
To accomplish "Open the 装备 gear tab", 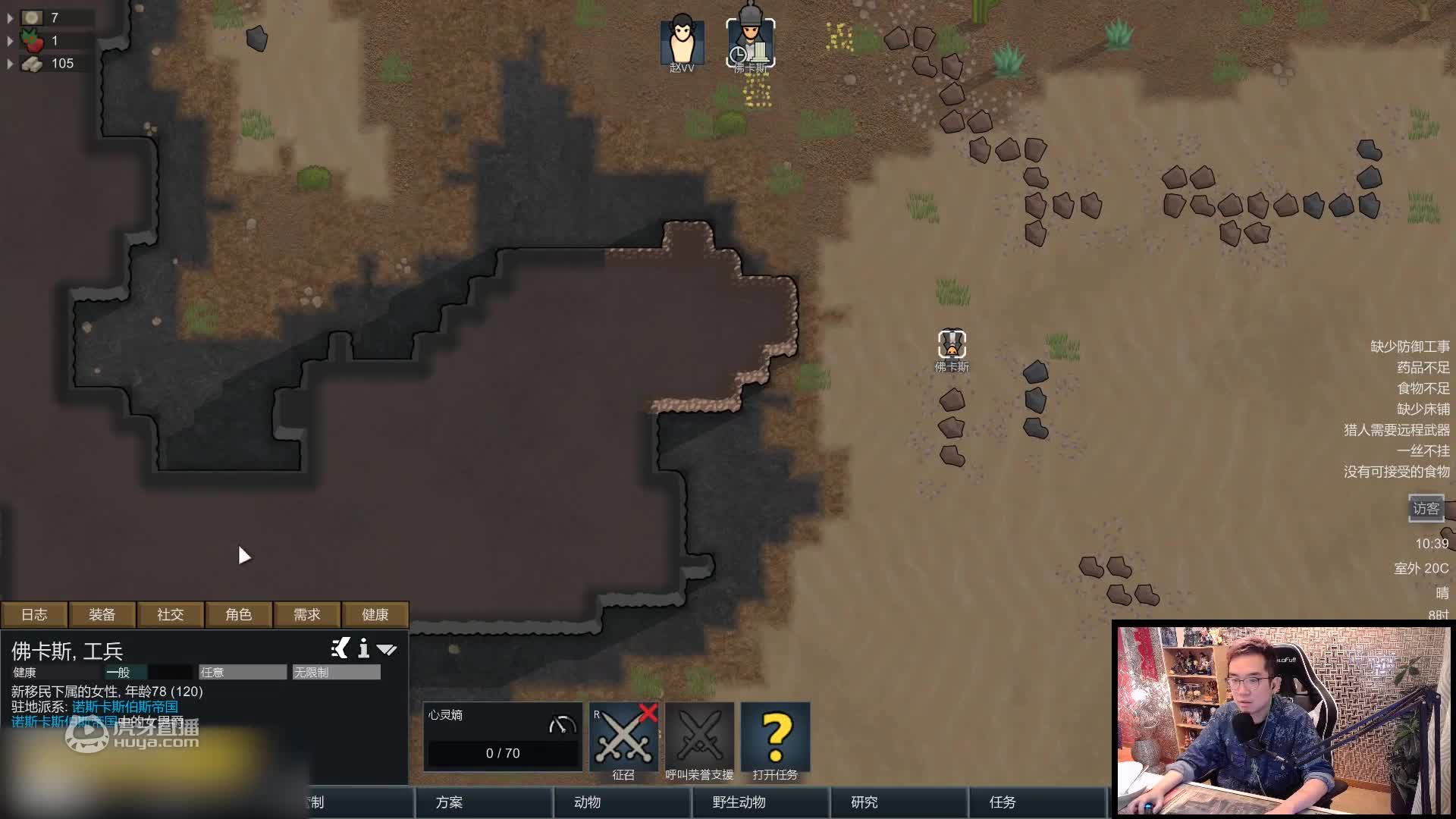I will (x=102, y=614).
